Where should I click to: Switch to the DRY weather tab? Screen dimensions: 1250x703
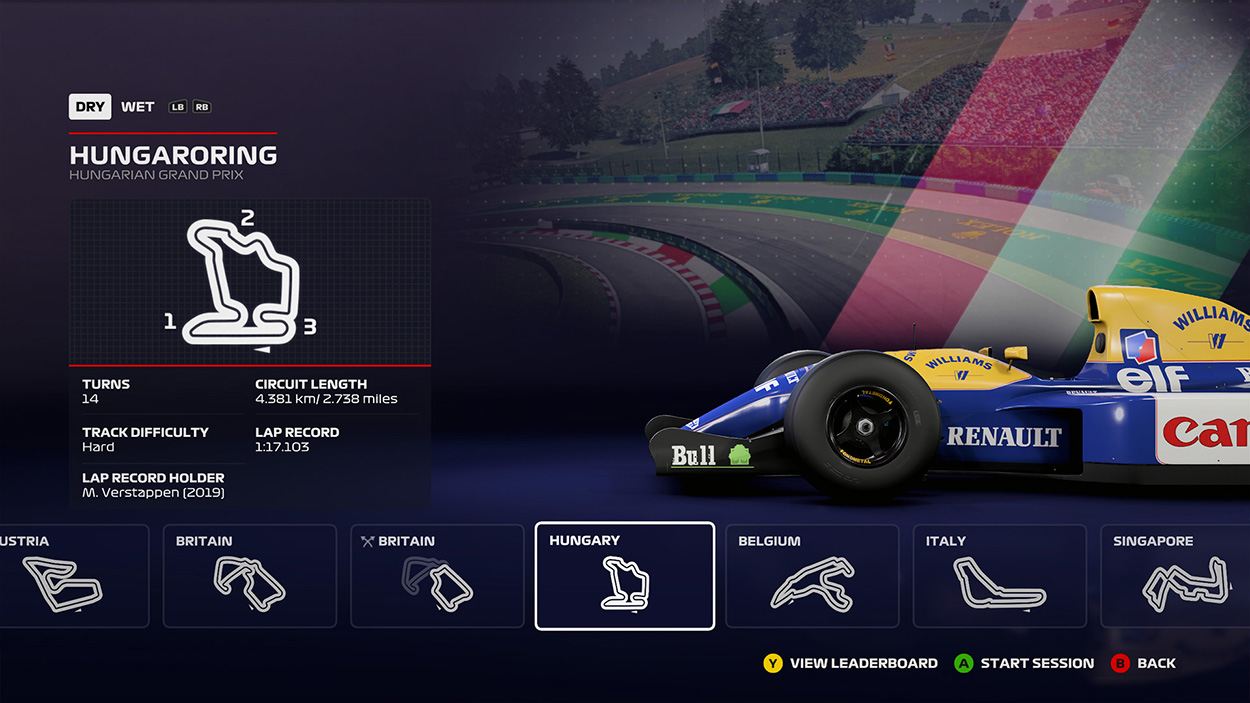pos(90,107)
